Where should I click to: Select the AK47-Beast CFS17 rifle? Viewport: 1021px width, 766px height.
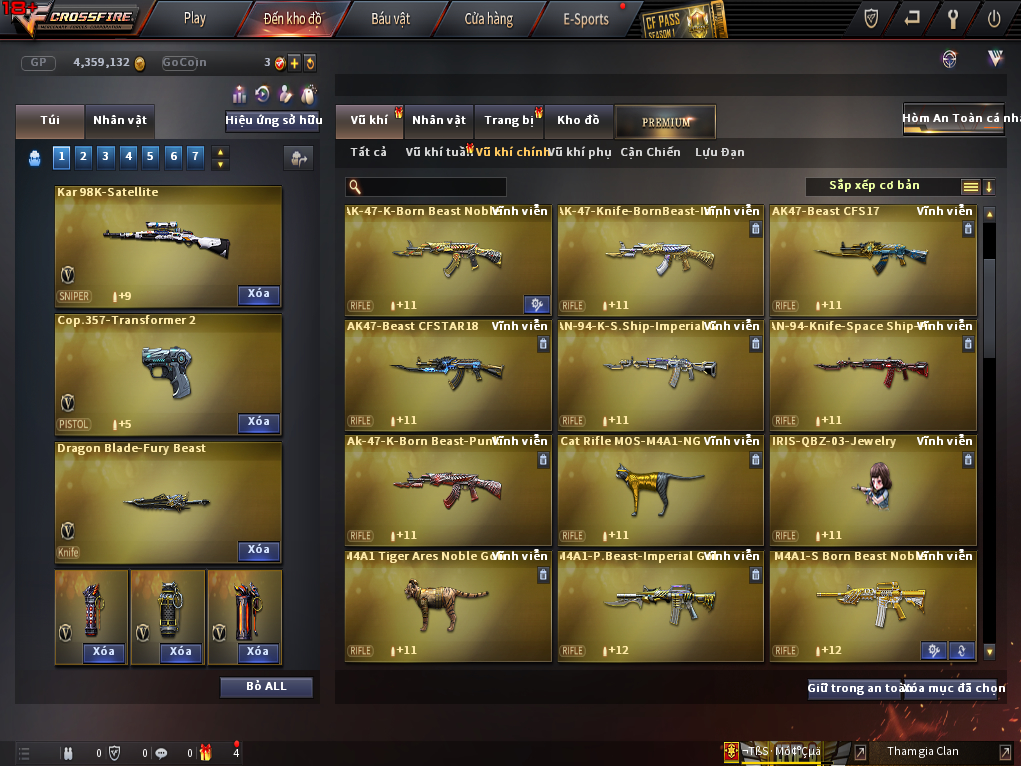872,260
